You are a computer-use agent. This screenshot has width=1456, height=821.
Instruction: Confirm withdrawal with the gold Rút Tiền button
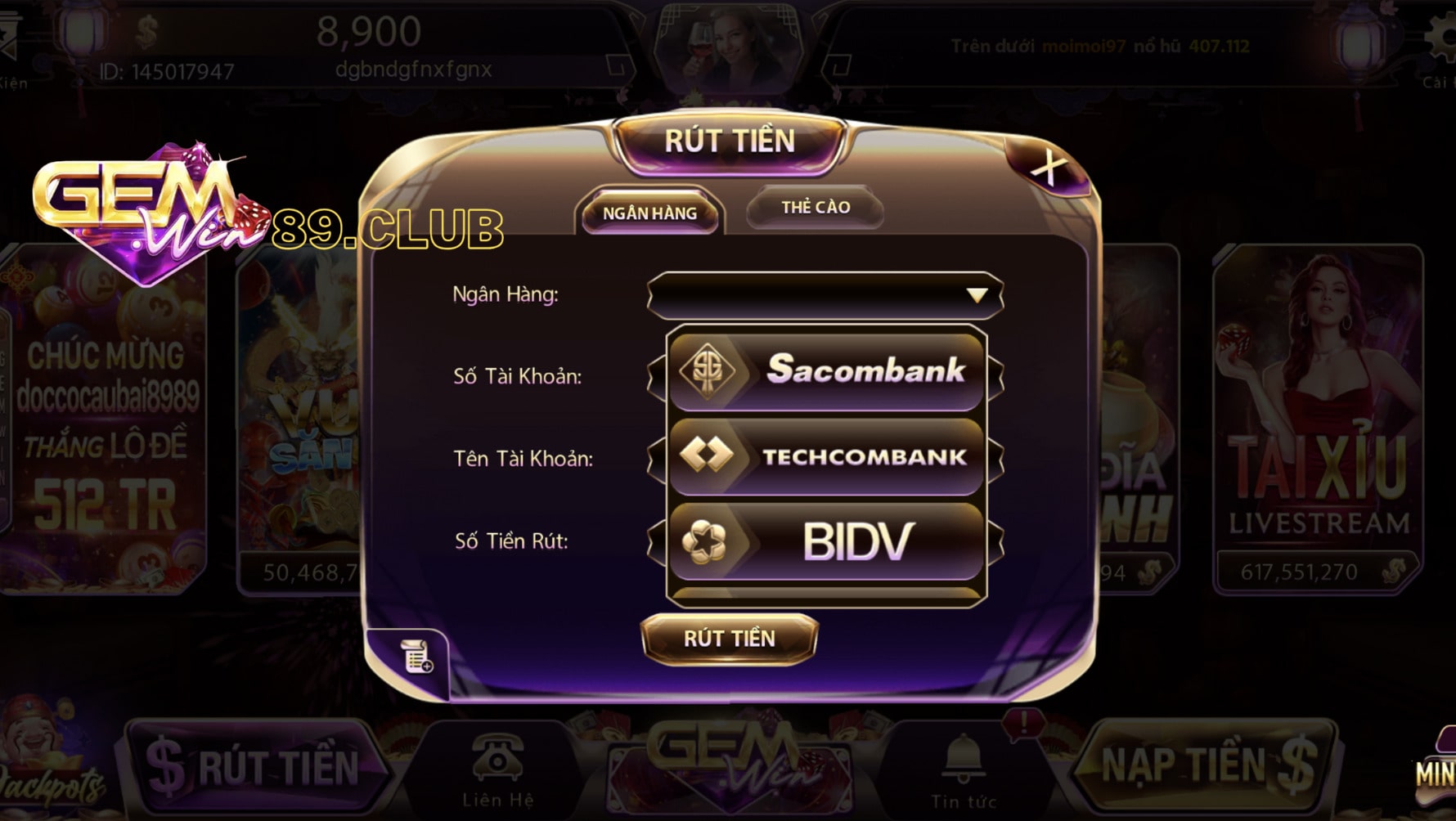pos(729,638)
